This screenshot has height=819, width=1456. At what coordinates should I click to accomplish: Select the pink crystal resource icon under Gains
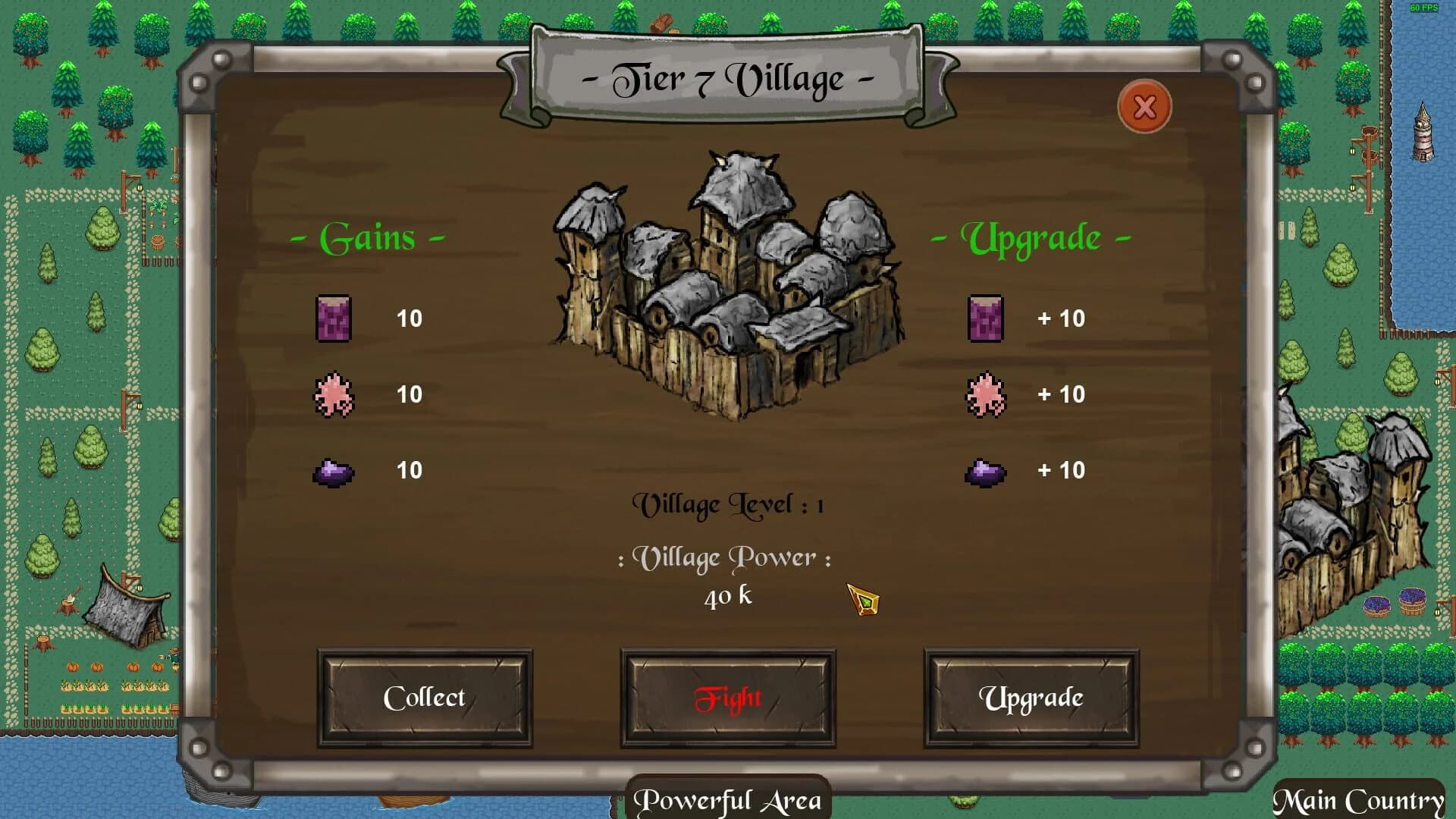tap(334, 395)
